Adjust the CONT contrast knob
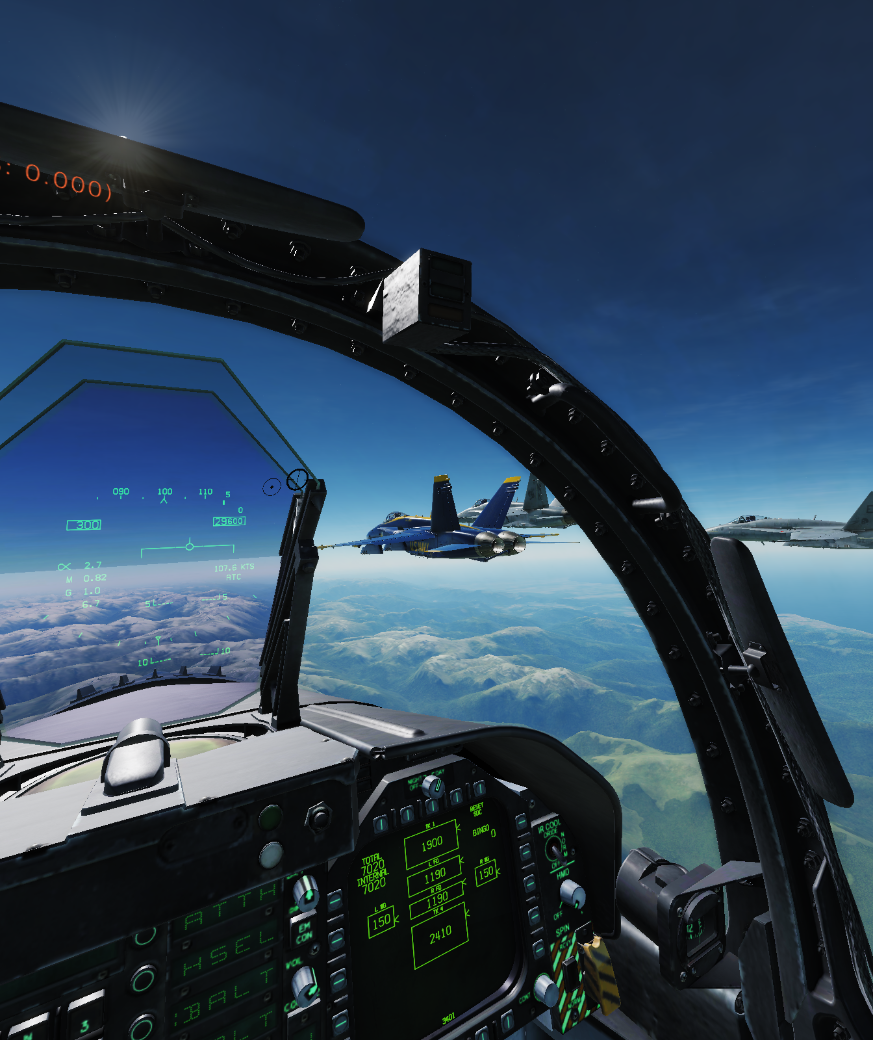Image resolution: width=873 pixels, height=1040 pixels. 546,989
